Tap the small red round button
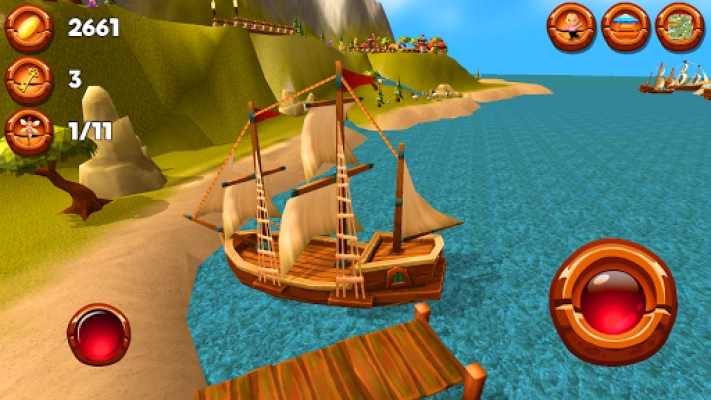The image size is (711, 400). (98, 333)
